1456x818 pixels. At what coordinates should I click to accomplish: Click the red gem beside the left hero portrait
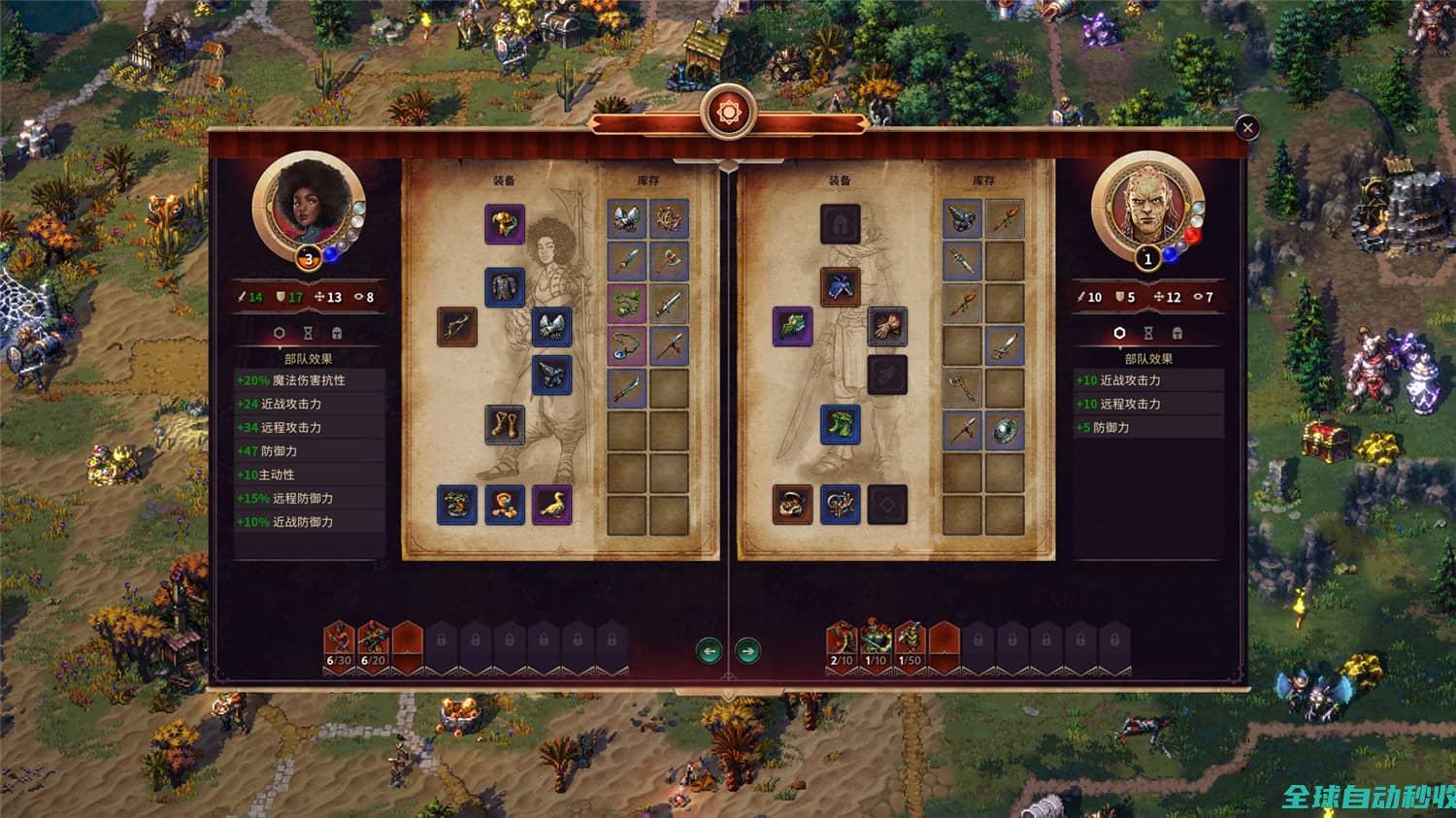pyautogui.click(x=1192, y=235)
